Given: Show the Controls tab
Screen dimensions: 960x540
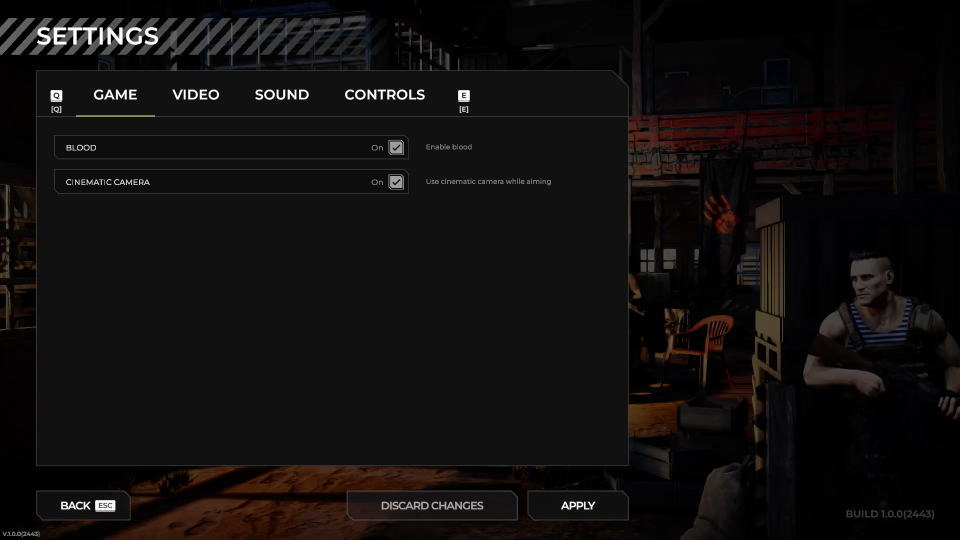Looking at the screenshot, I should [x=384, y=95].
